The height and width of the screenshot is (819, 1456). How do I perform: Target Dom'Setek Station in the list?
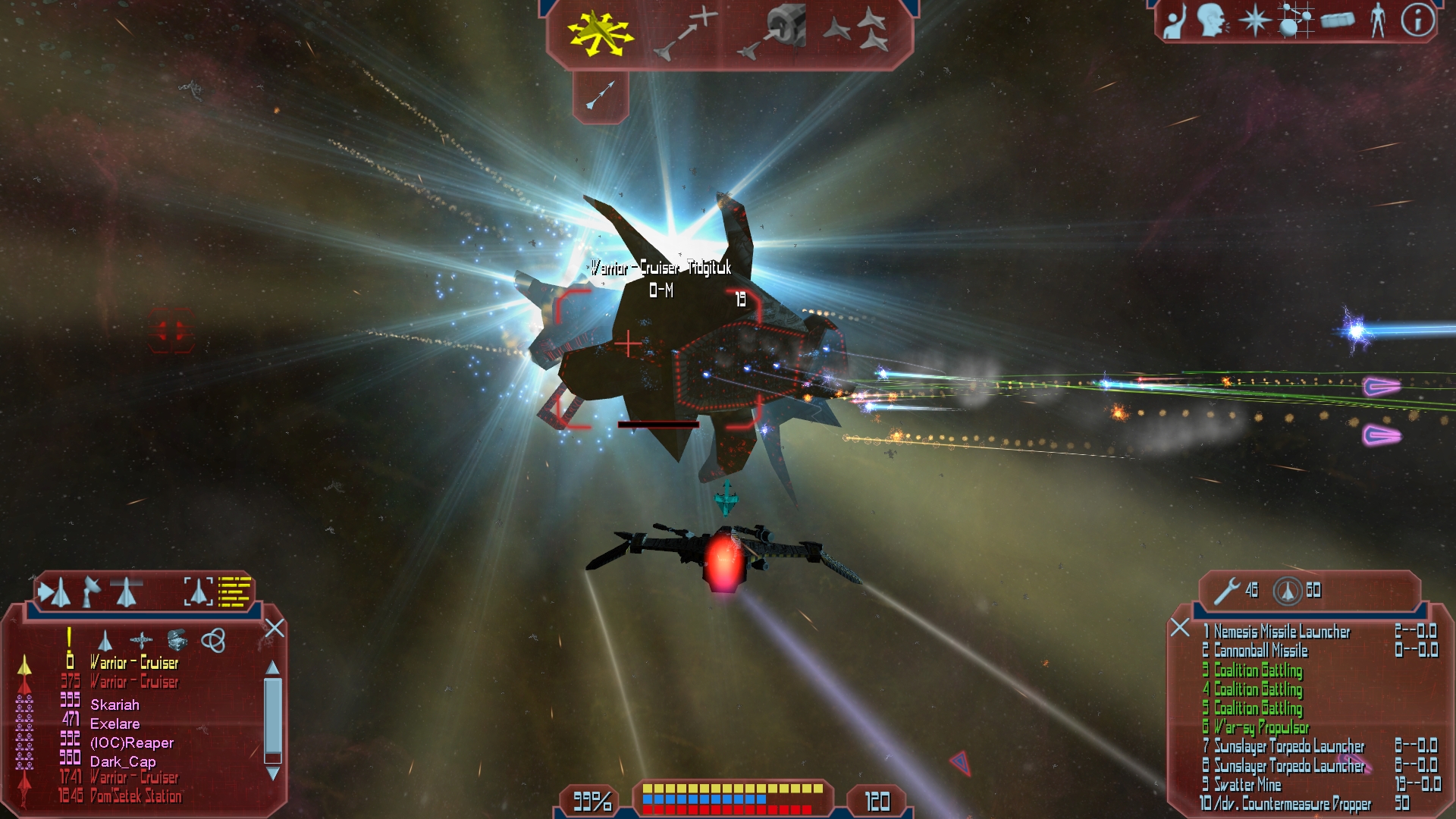136,796
